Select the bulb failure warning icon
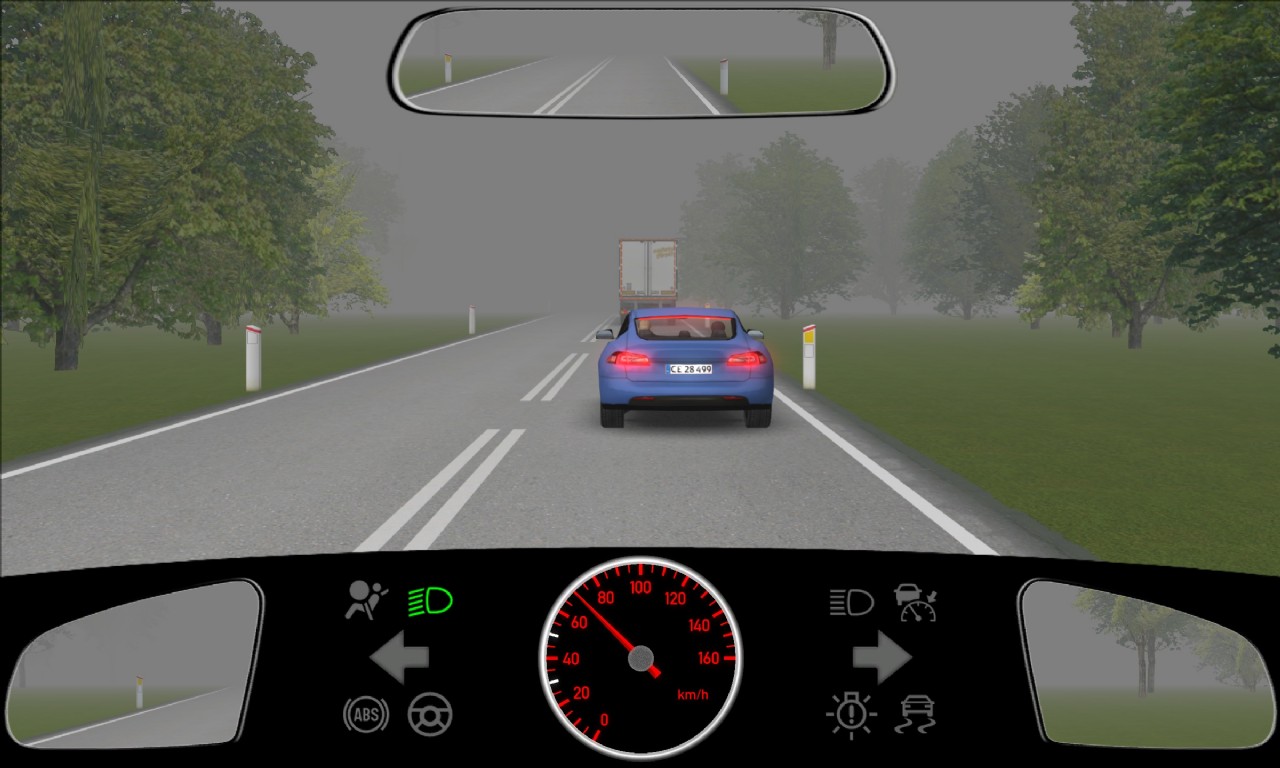 (851, 714)
